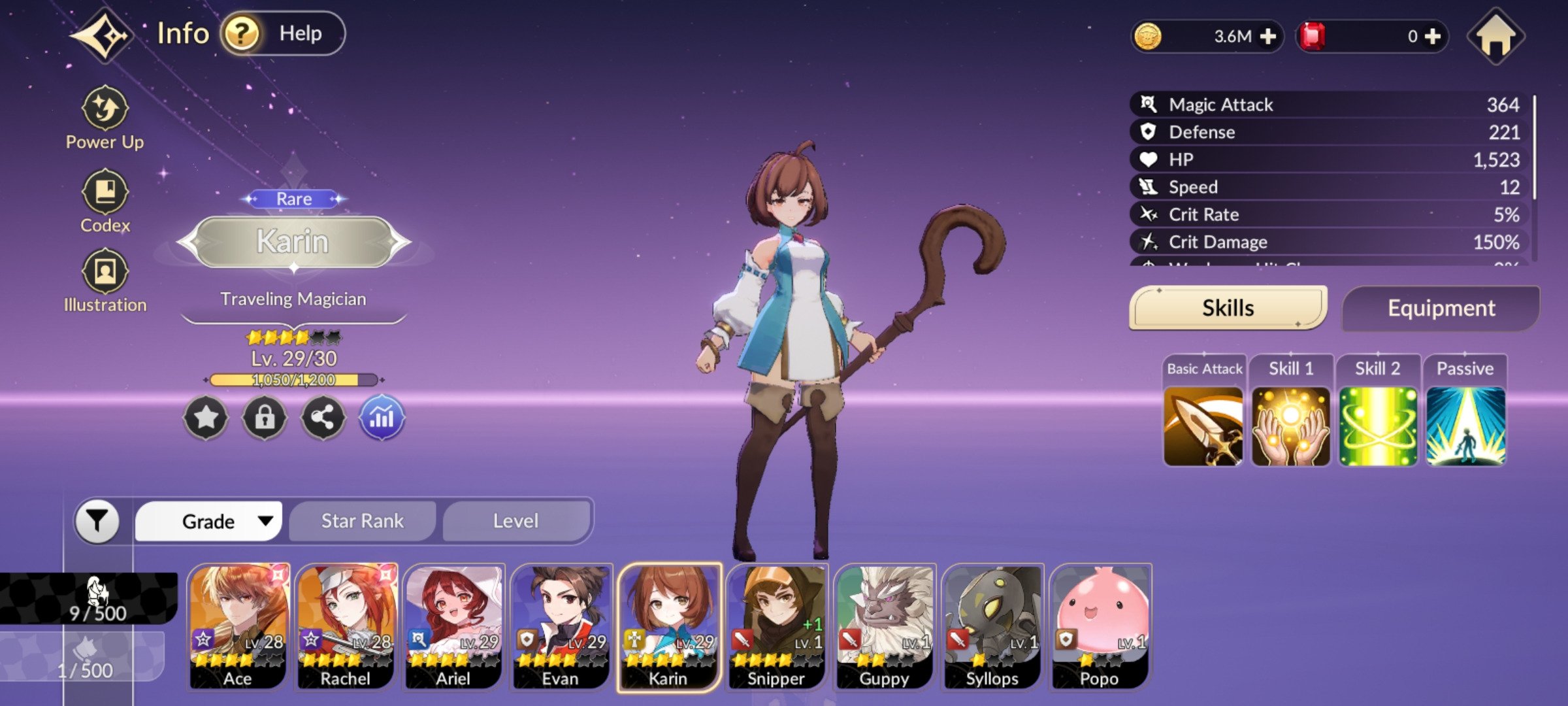This screenshot has width=1568, height=706.
Task: View Karin's Illustration
Action: coord(105,280)
